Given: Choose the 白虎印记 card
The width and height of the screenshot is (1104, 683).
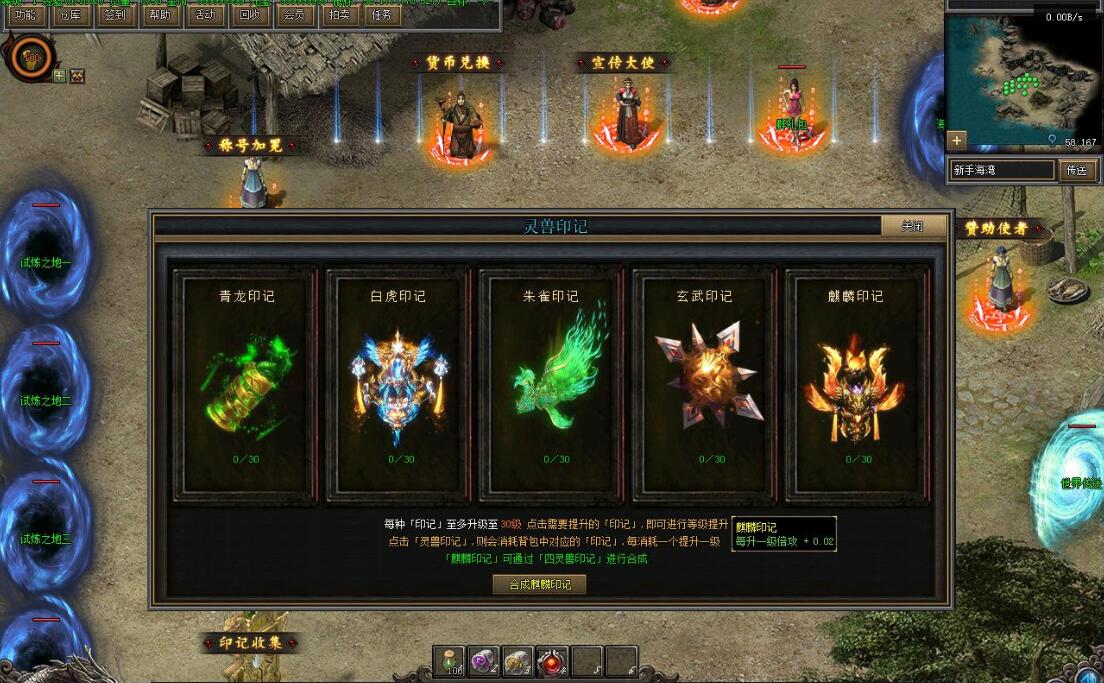Looking at the screenshot, I should coord(398,383).
